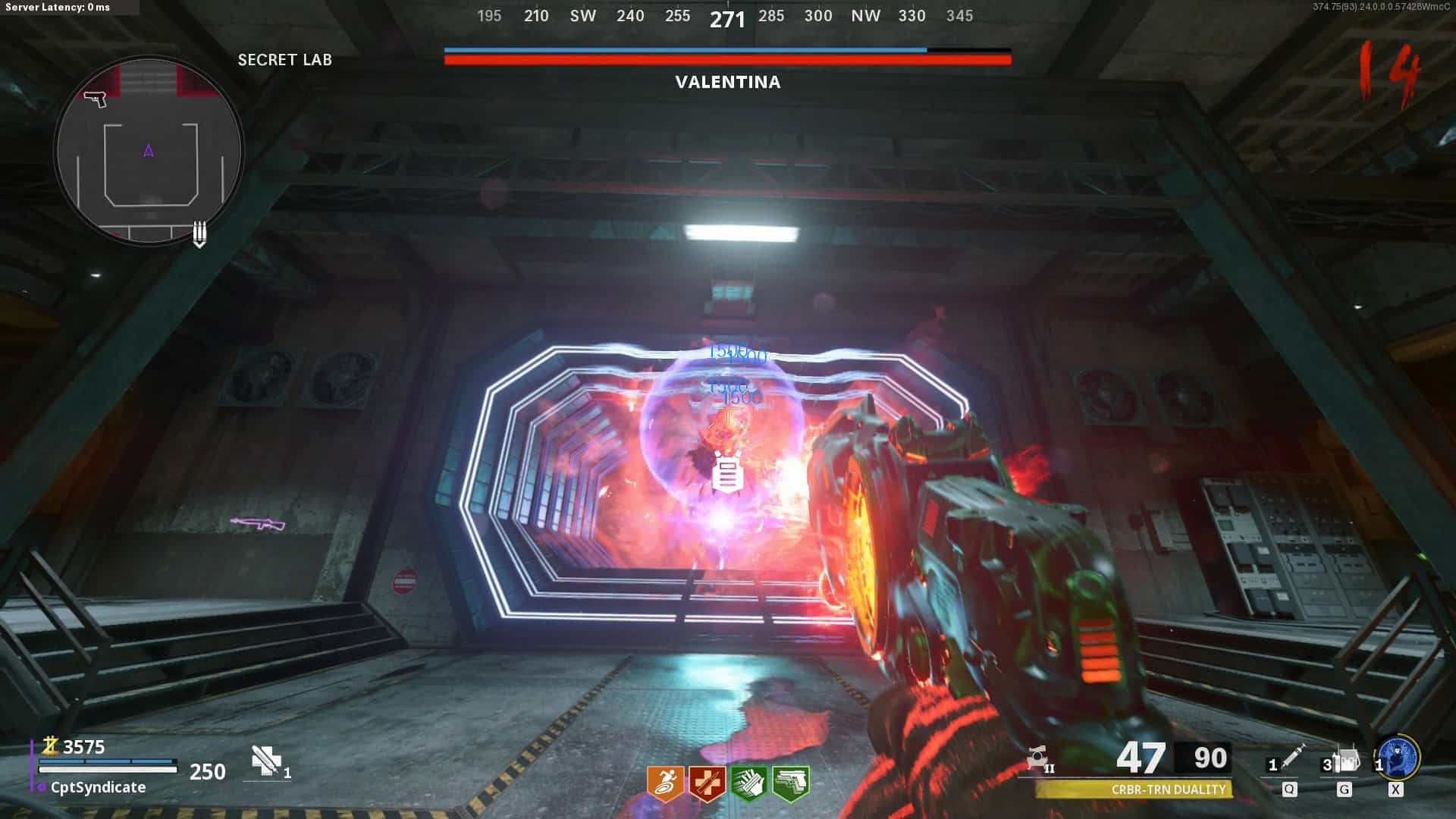Select the green Speed Cola hand perk icon
The height and width of the screenshot is (819, 1456).
[748, 783]
